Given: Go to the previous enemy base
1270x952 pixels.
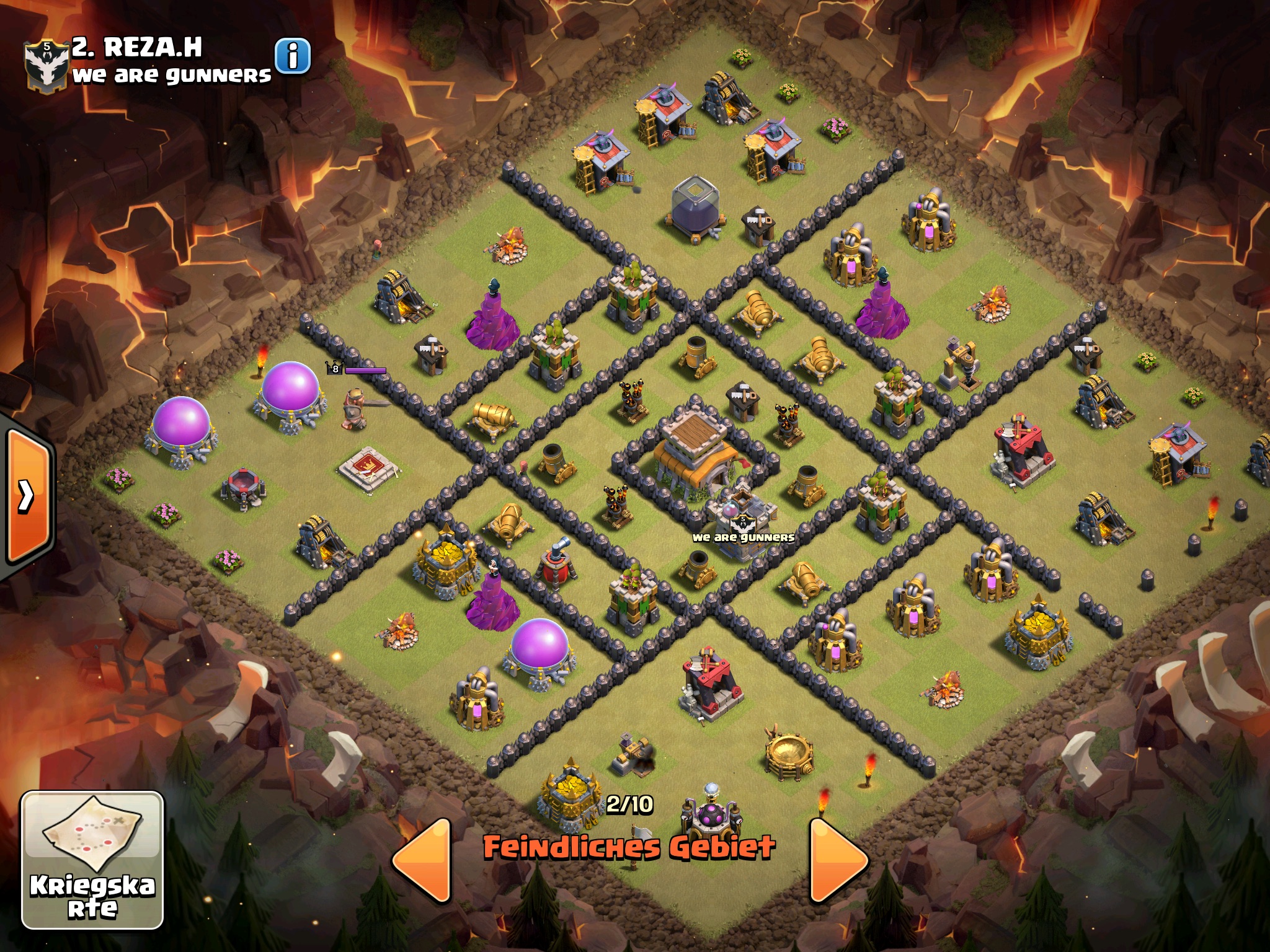Looking at the screenshot, I should [x=422, y=860].
